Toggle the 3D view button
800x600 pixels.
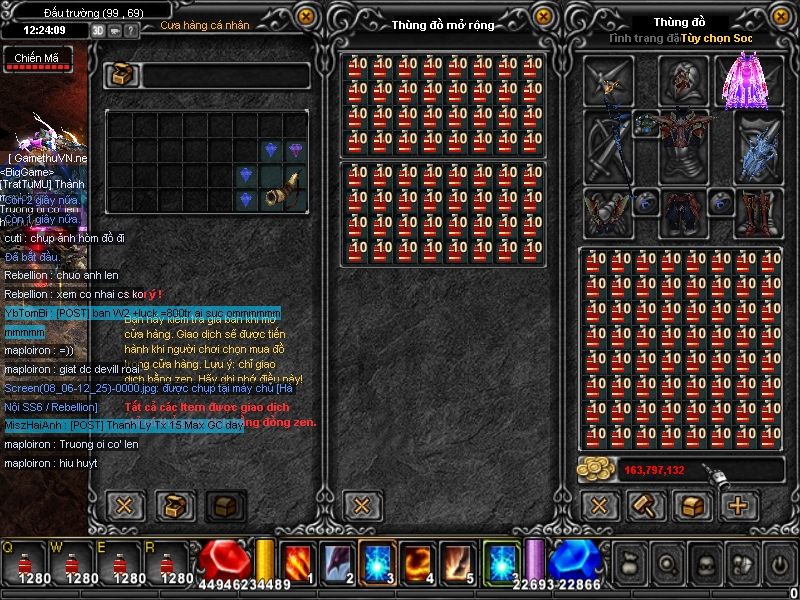(x=98, y=31)
